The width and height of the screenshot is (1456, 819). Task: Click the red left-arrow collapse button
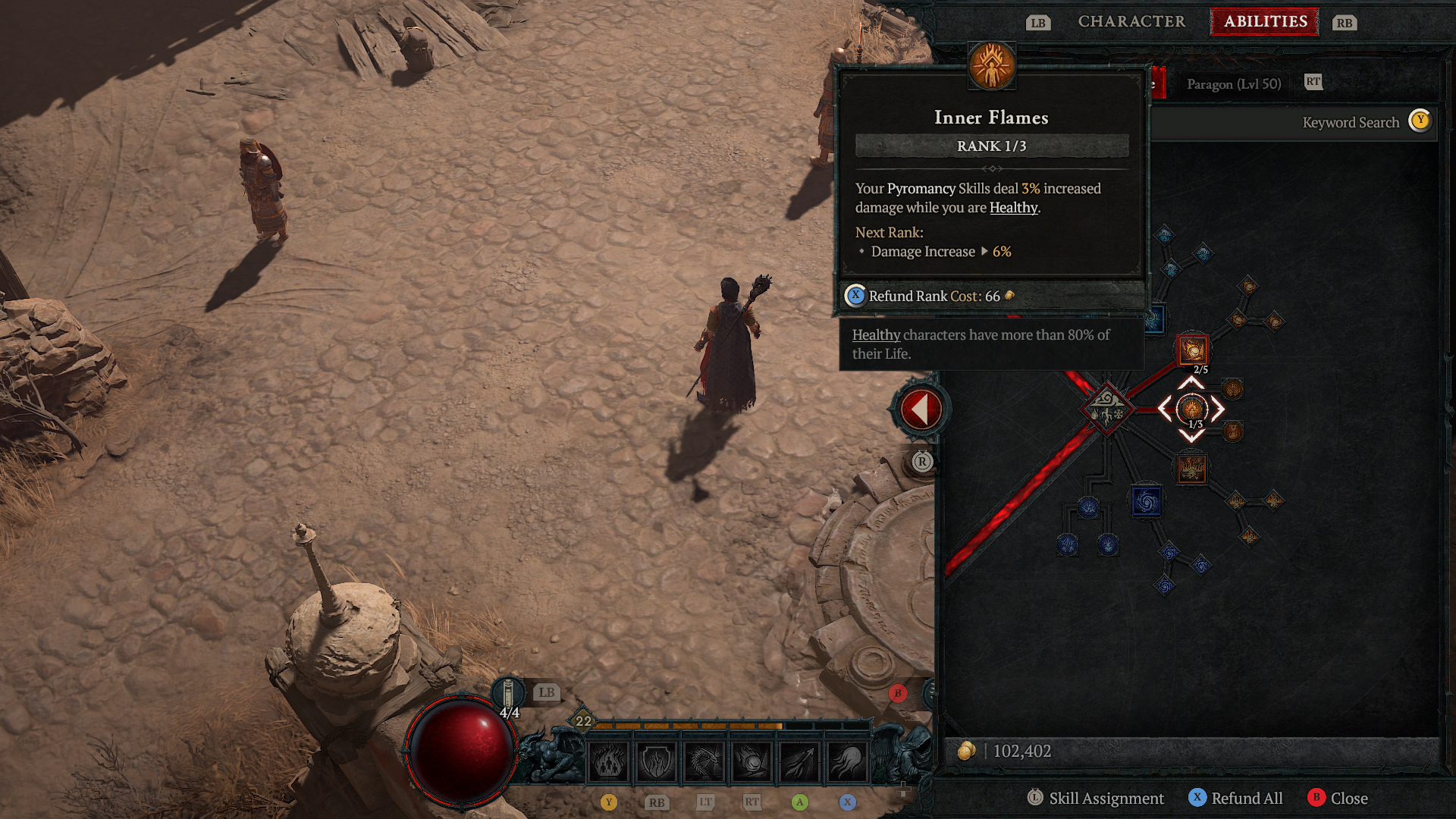pyautogui.click(x=921, y=409)
